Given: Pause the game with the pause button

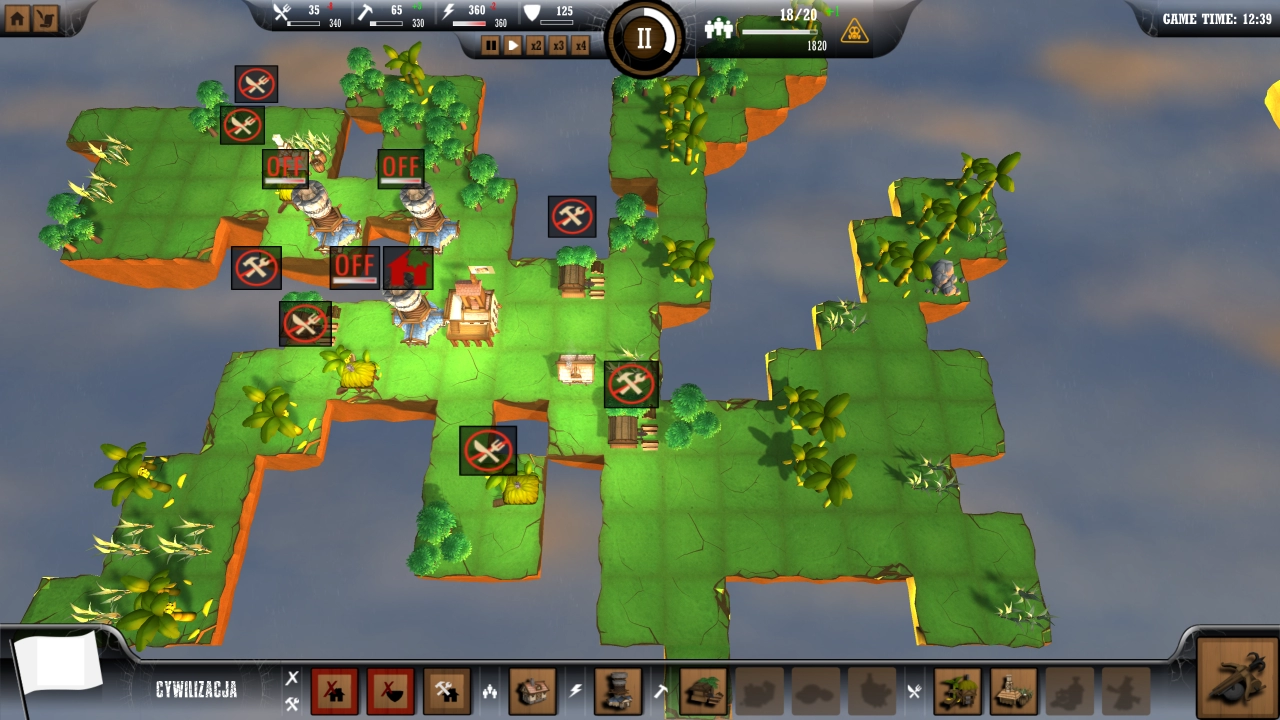Looking at the screenshot, I should (489, 44).
